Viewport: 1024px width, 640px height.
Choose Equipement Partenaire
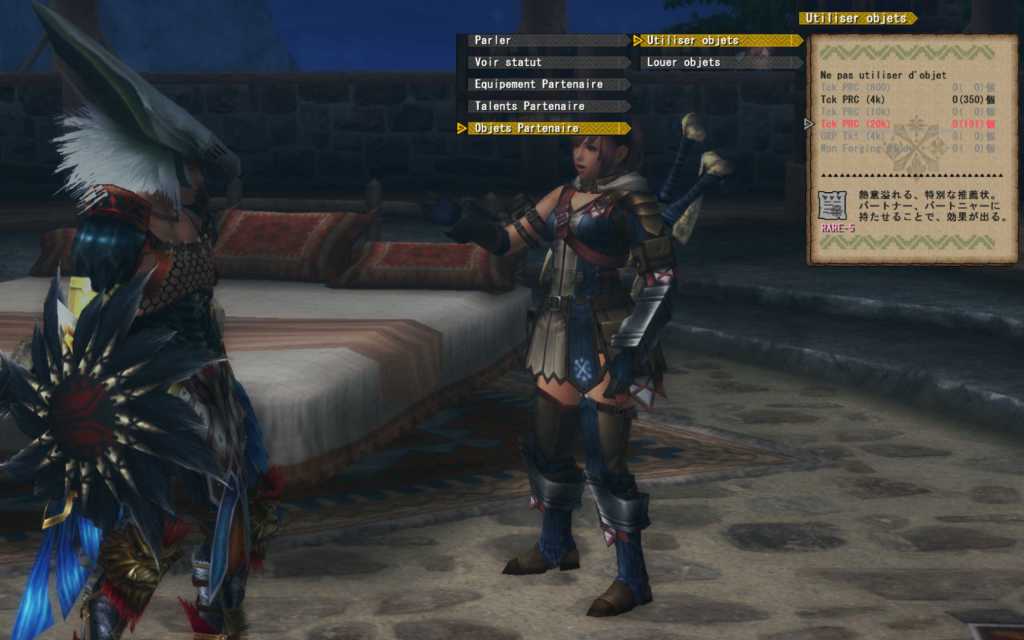pyautogui.click(x=547, y=84)
